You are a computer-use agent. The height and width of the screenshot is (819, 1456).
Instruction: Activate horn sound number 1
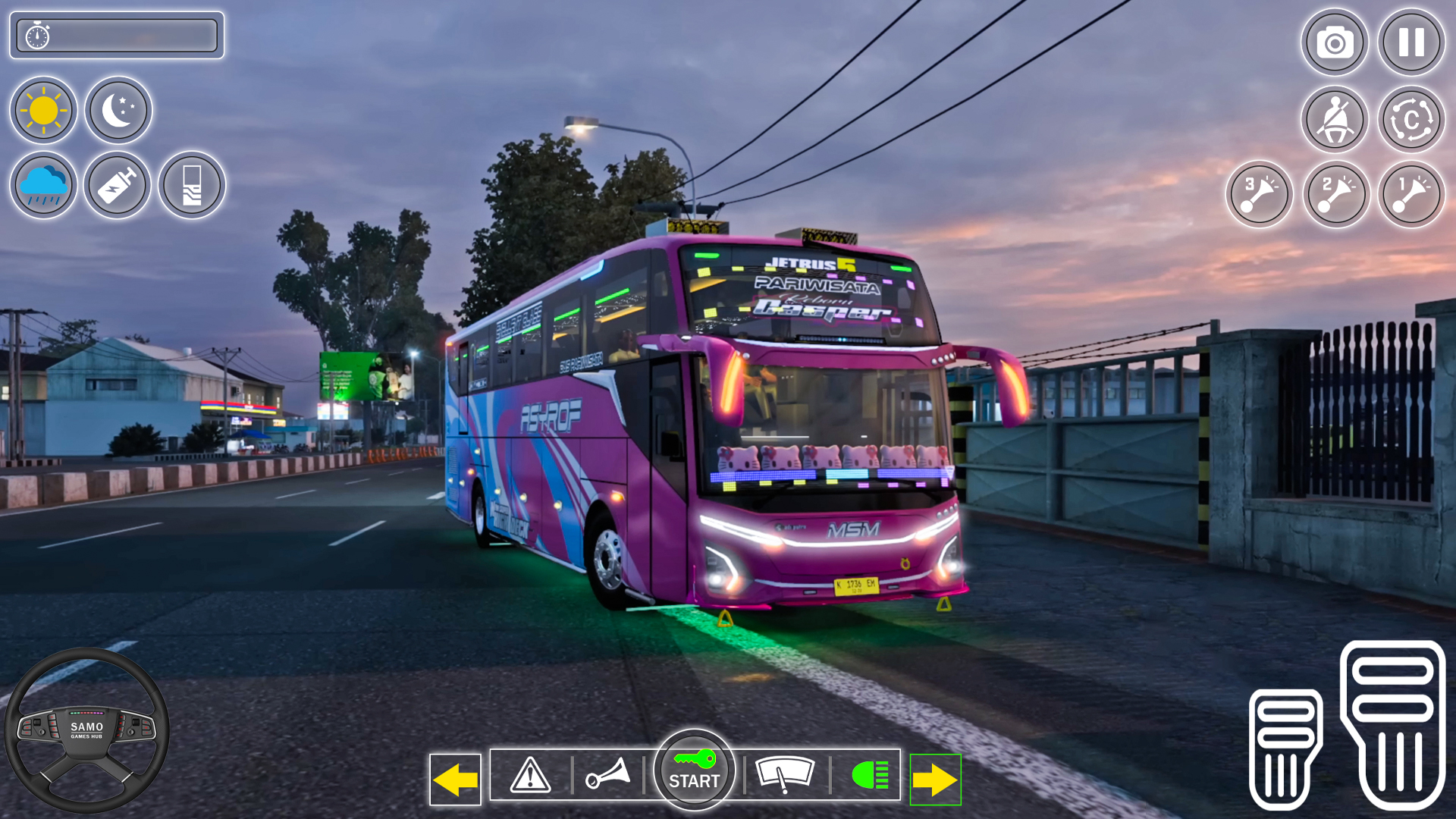point(1410,194)
